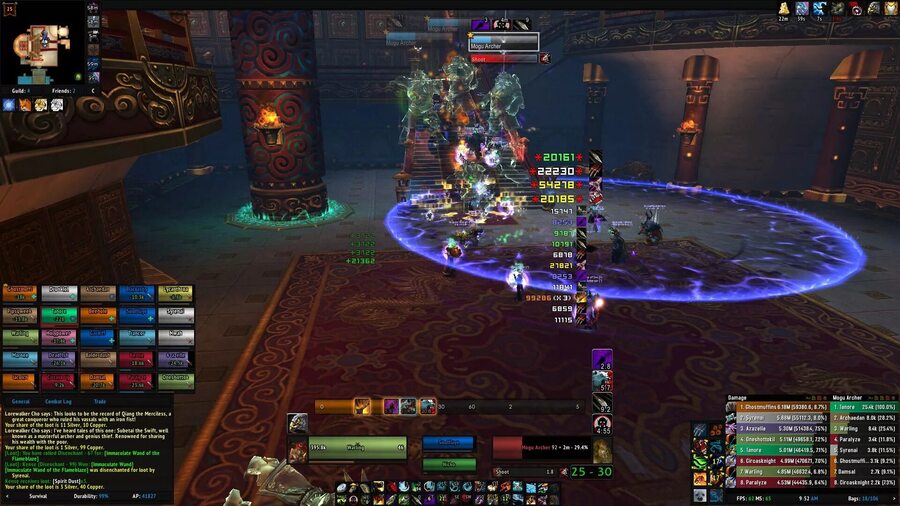Click the Durability readout in the data bar
Image resolution: width=900 pixels, height=506 pixels.
pos(90,496)
